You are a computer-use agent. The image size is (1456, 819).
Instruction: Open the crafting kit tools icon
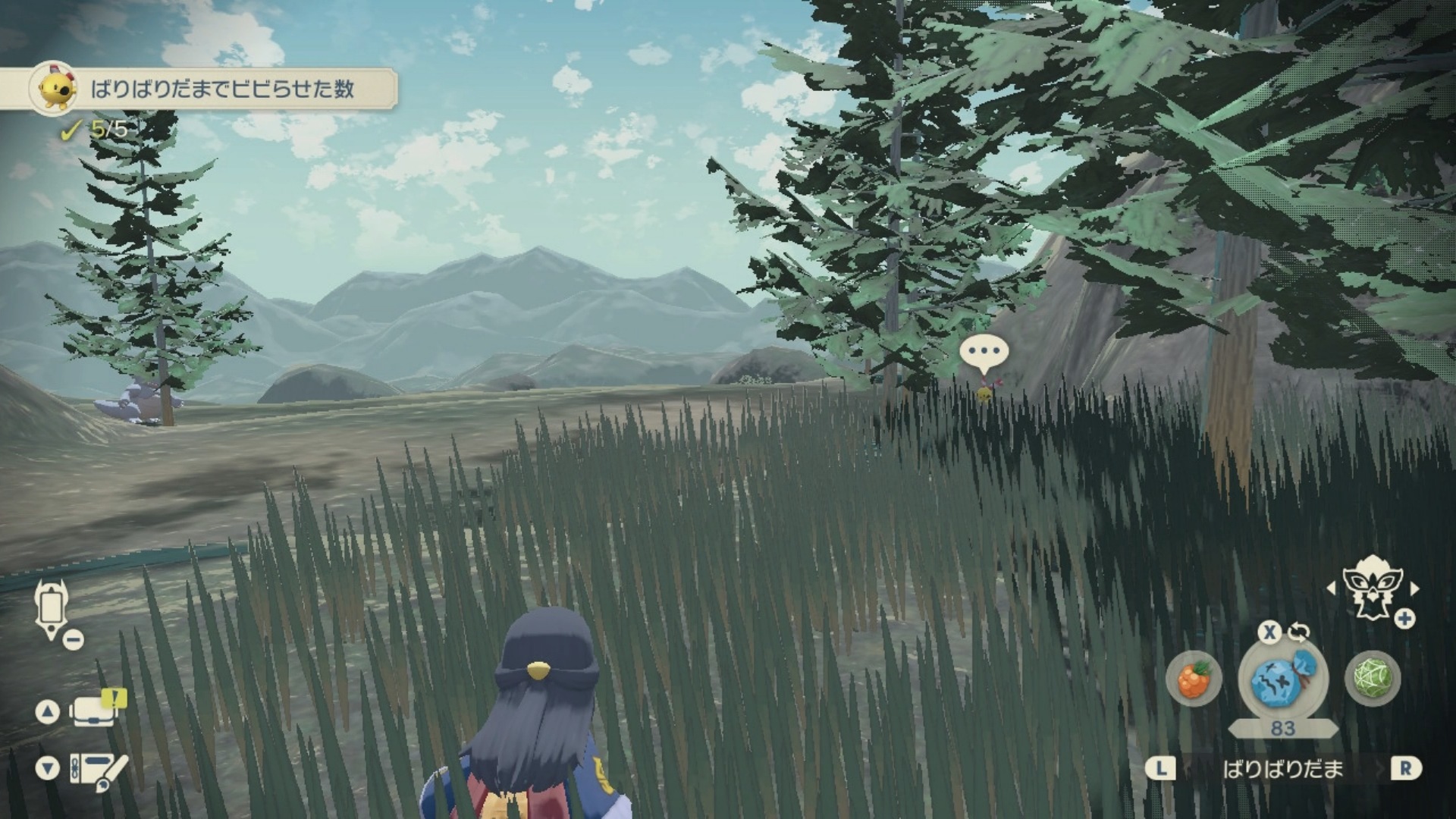[x=97, y=770]
